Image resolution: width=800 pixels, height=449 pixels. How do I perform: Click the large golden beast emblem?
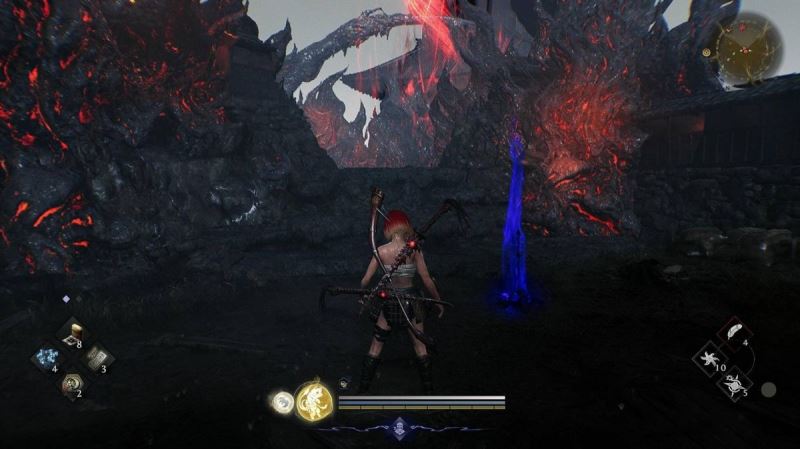tap(314, 400)
